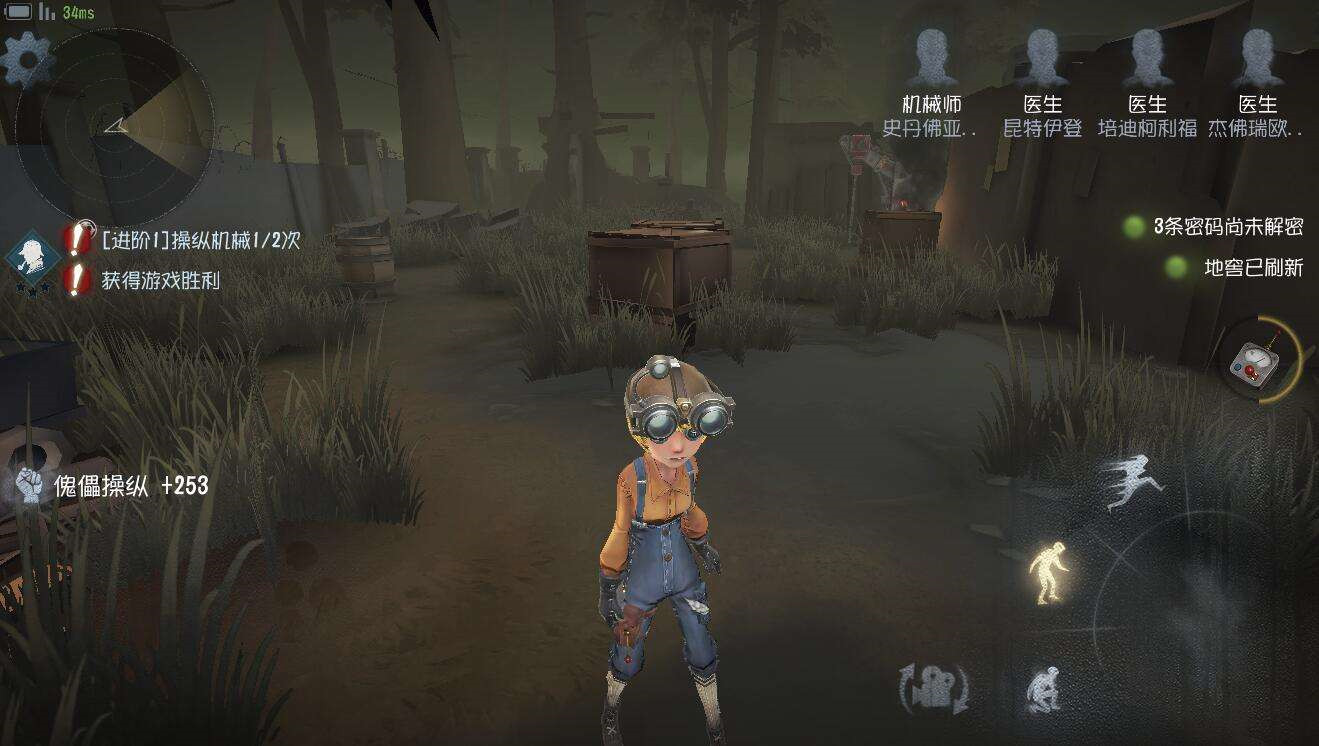The height and width of the screenshot is (746, 1319).
Task: Switch to the running stance
Action: point(1134,482)
